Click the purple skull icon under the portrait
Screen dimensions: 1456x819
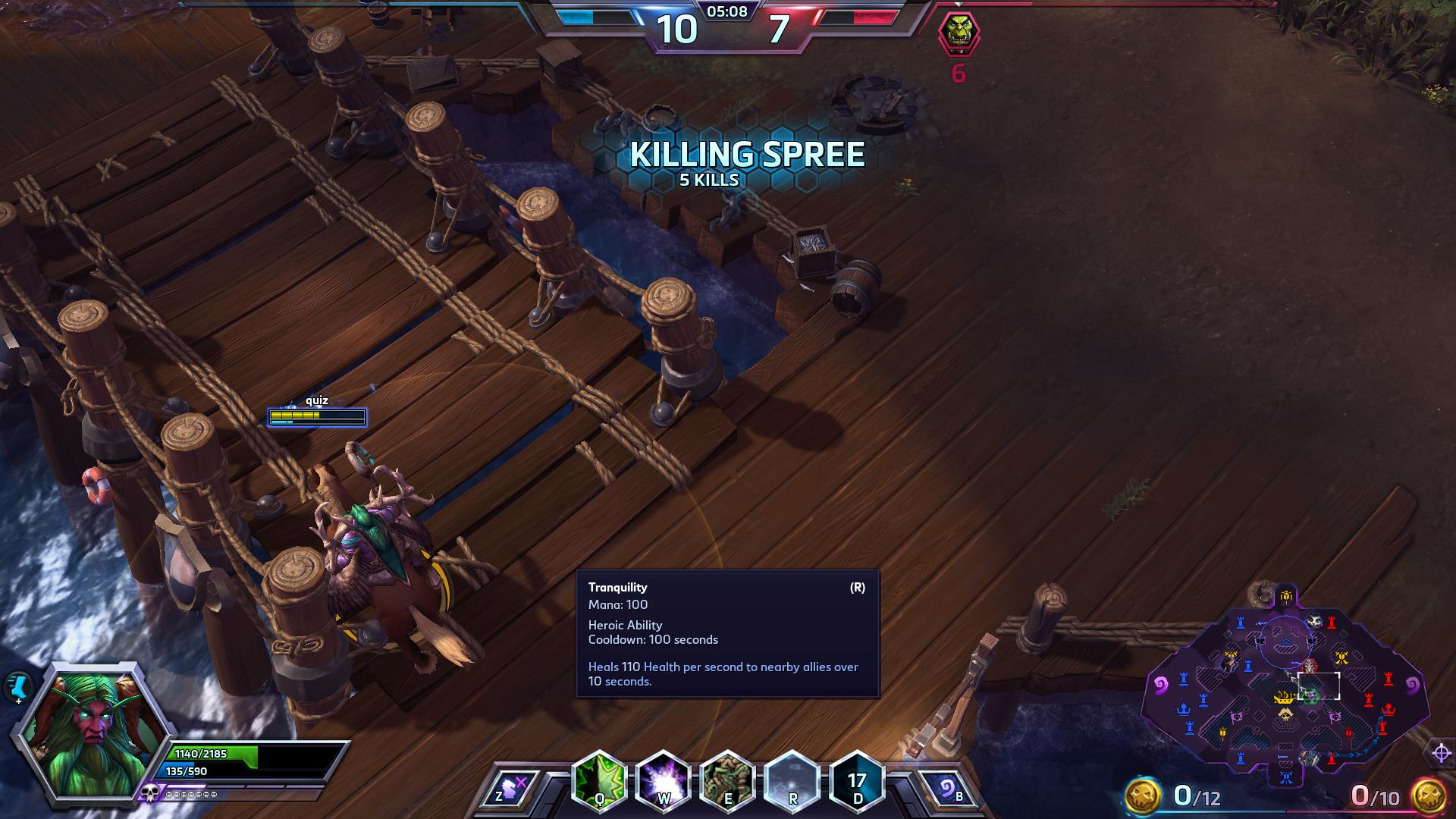pyautogui.click(x=149, y=793)
